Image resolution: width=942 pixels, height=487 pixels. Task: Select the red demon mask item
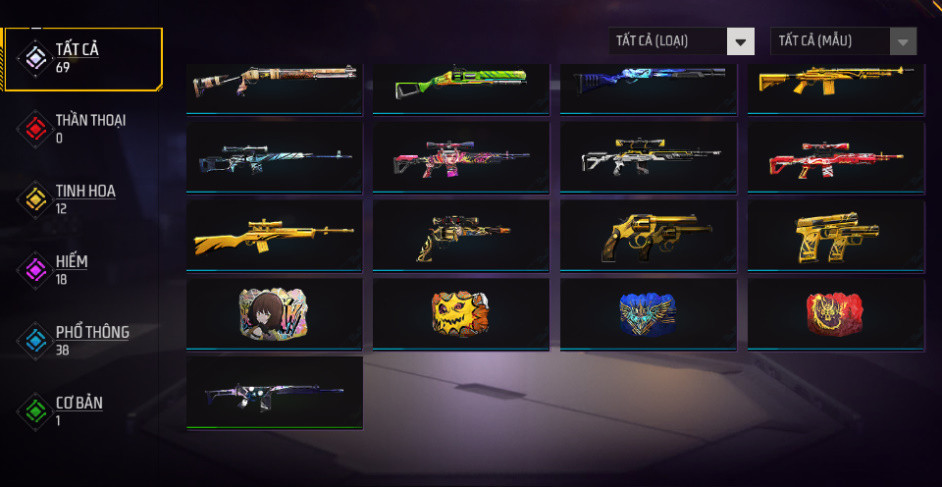(x=835, y=313)
